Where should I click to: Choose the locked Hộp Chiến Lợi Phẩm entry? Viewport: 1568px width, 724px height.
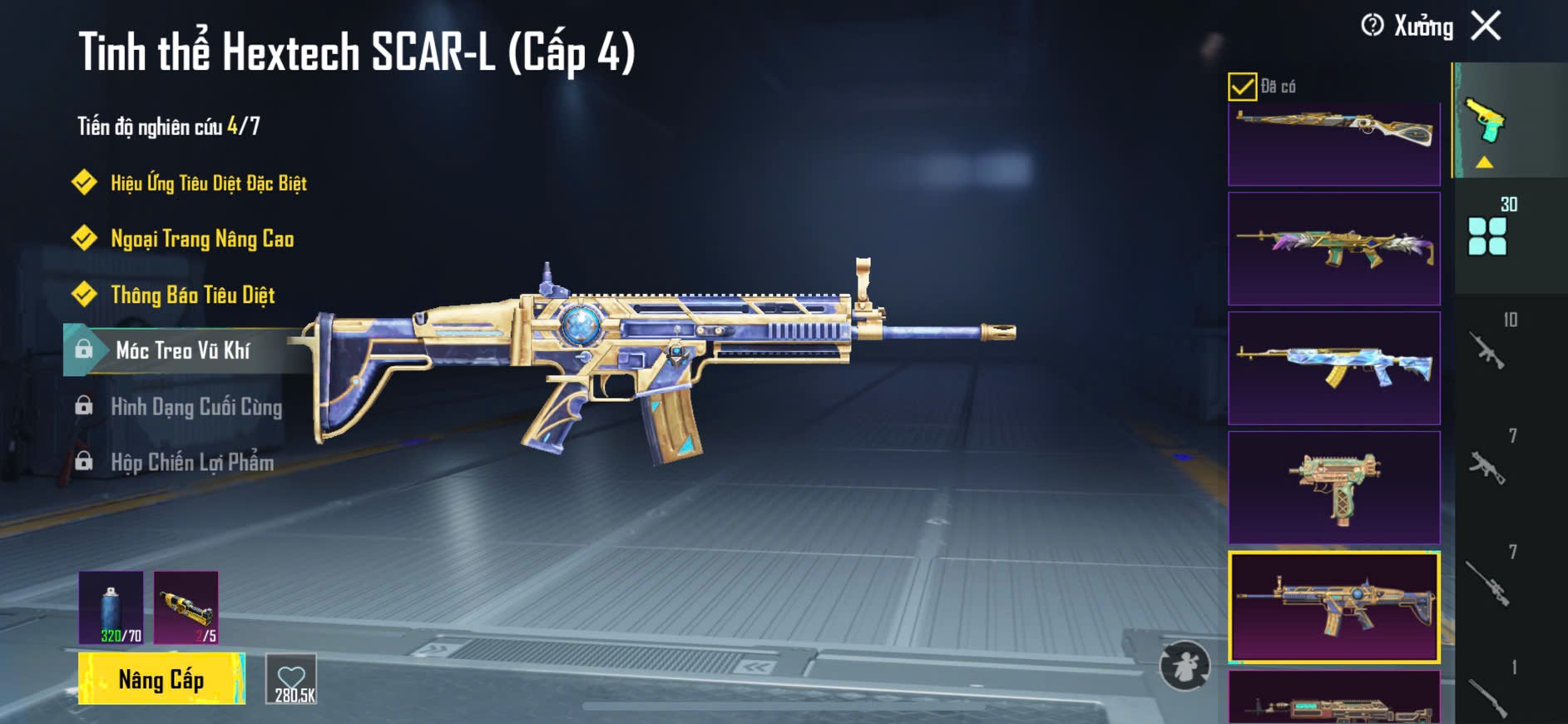pos(192,463)
